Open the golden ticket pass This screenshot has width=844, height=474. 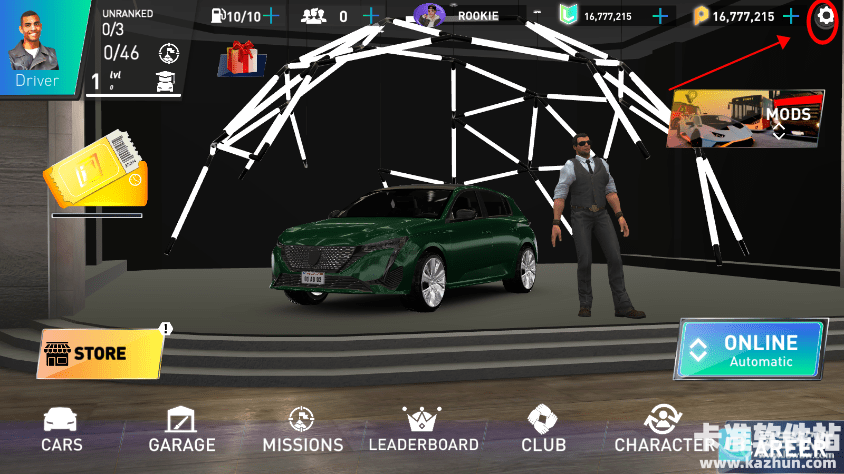(96, 171)
